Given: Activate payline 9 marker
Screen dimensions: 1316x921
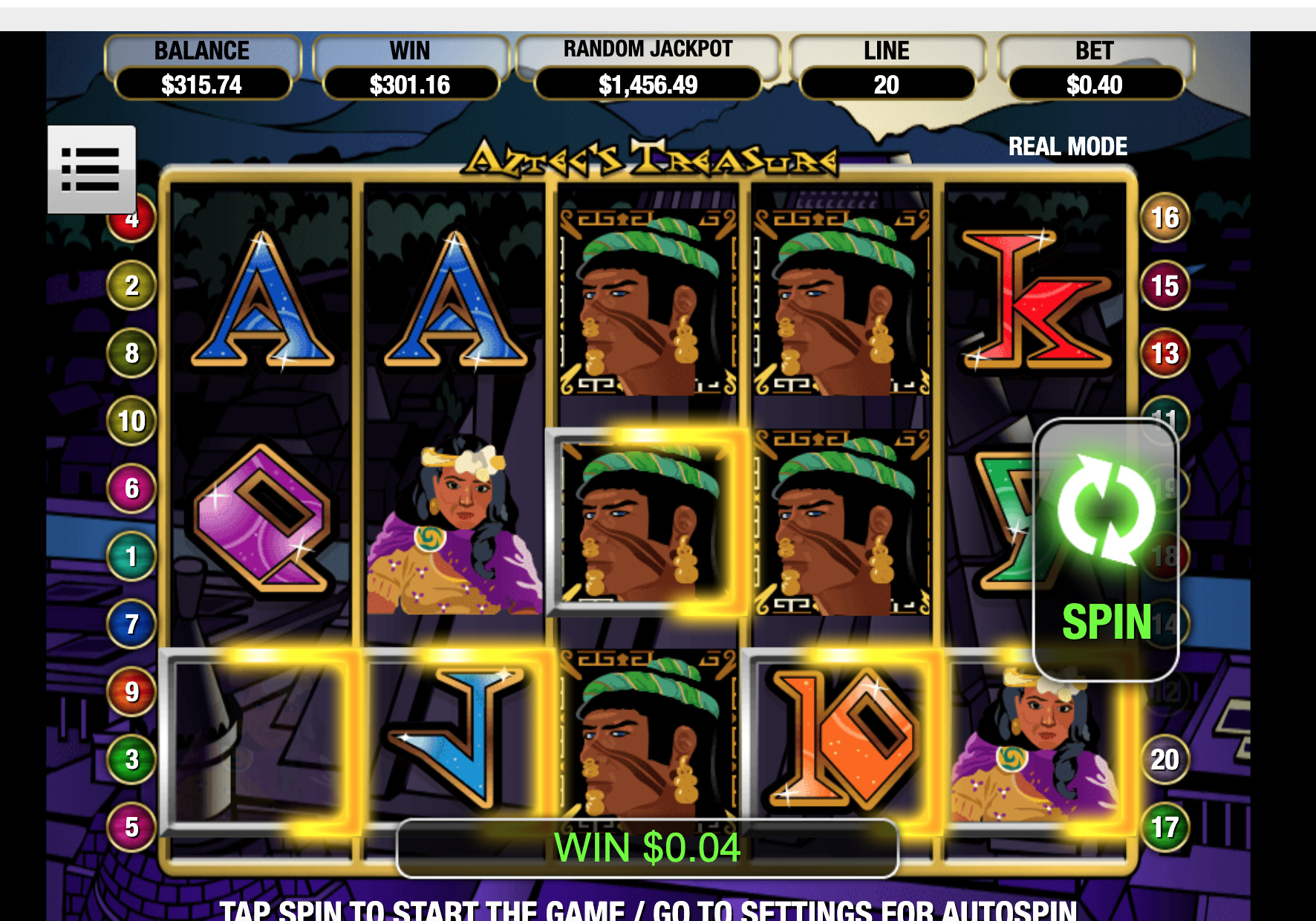Looking at the screenshot, I should 132,691.
